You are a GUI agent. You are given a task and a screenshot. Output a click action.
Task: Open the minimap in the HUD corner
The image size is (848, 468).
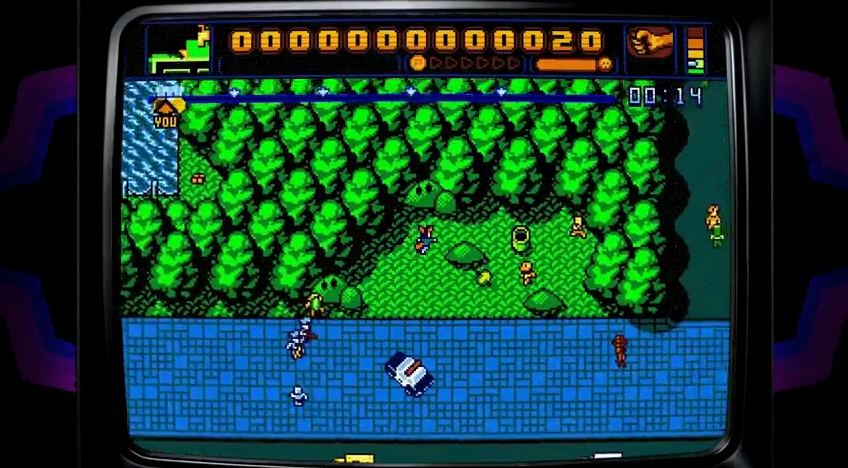(181, 50)
